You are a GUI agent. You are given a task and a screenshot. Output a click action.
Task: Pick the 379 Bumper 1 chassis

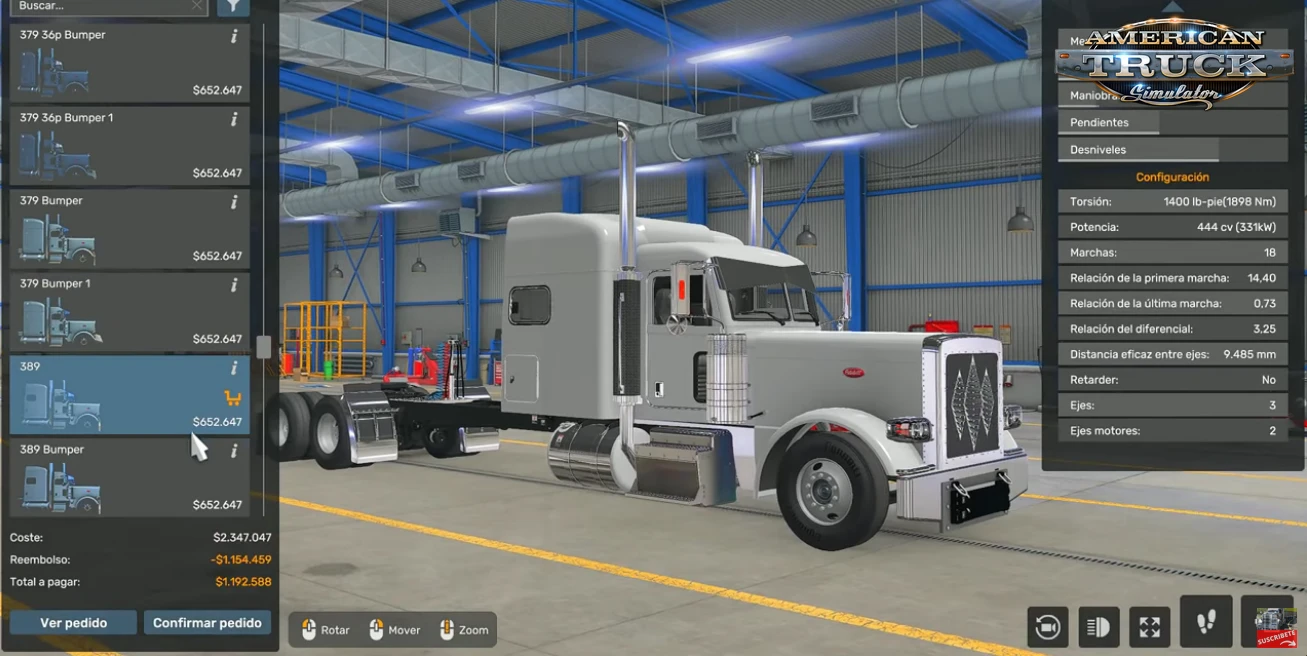click(x=129, y=311)
